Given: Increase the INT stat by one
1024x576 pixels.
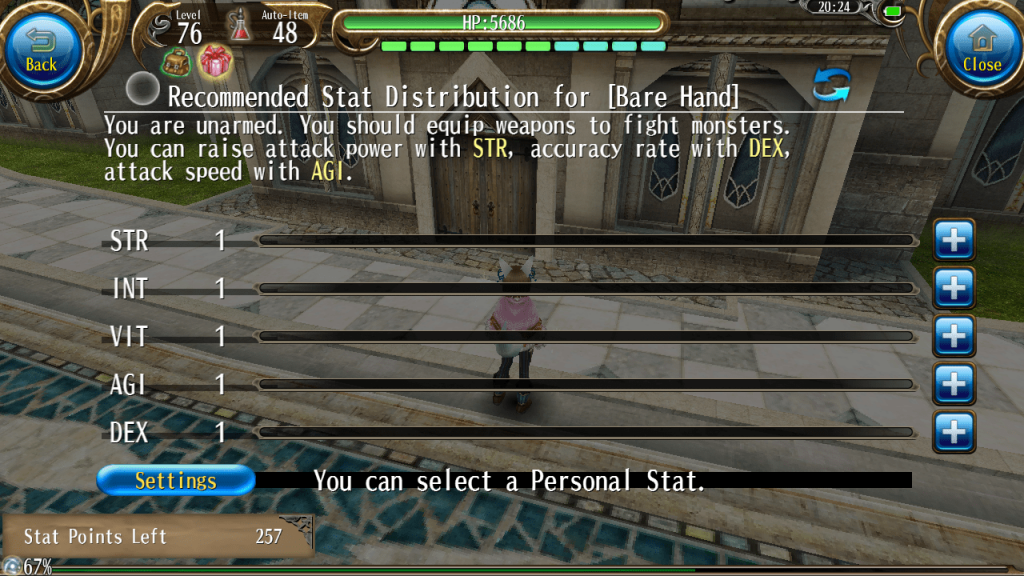Looking at the screenshot, I should 954,288.
